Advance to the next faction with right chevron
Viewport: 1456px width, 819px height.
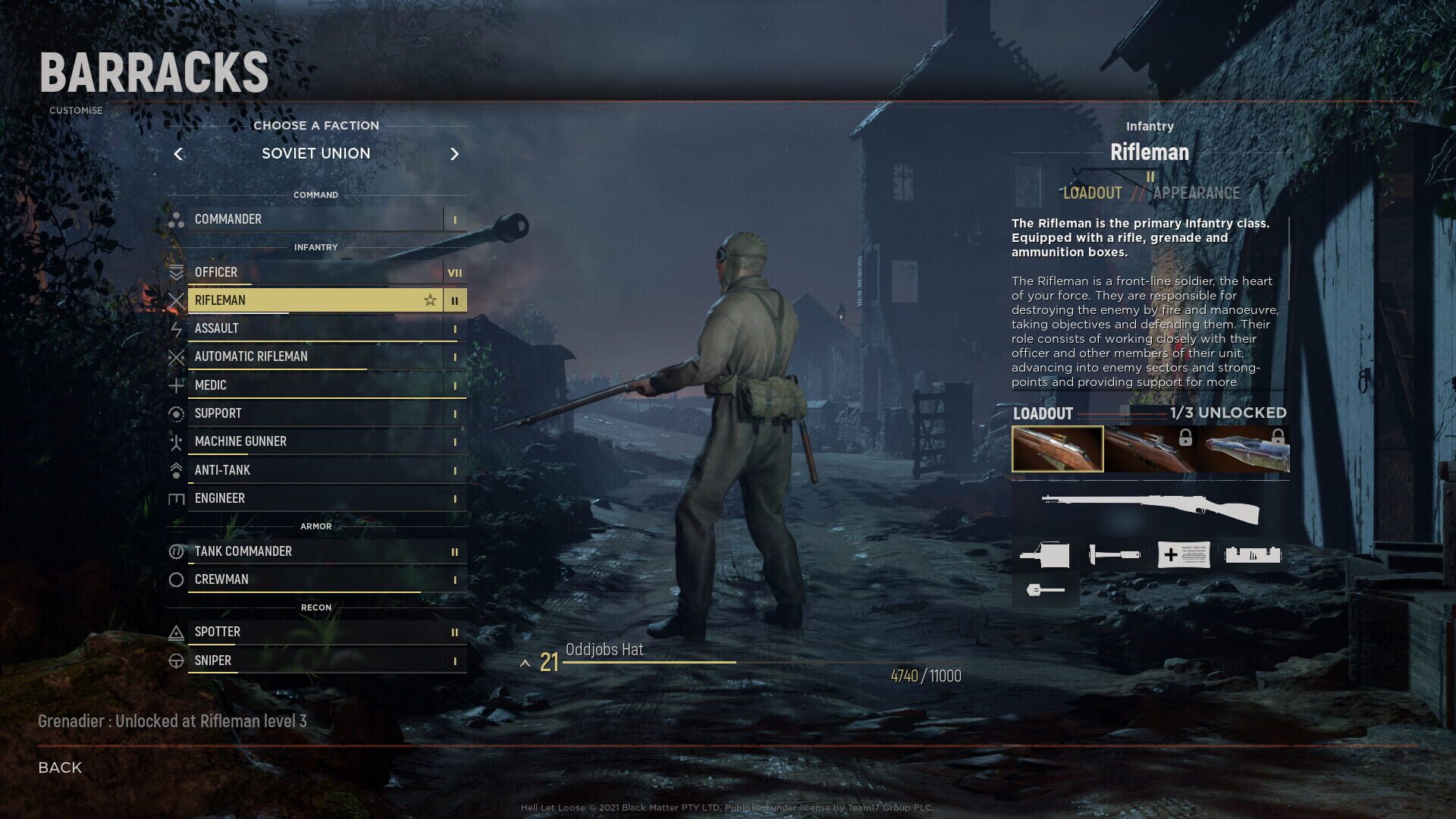(455, 154)
